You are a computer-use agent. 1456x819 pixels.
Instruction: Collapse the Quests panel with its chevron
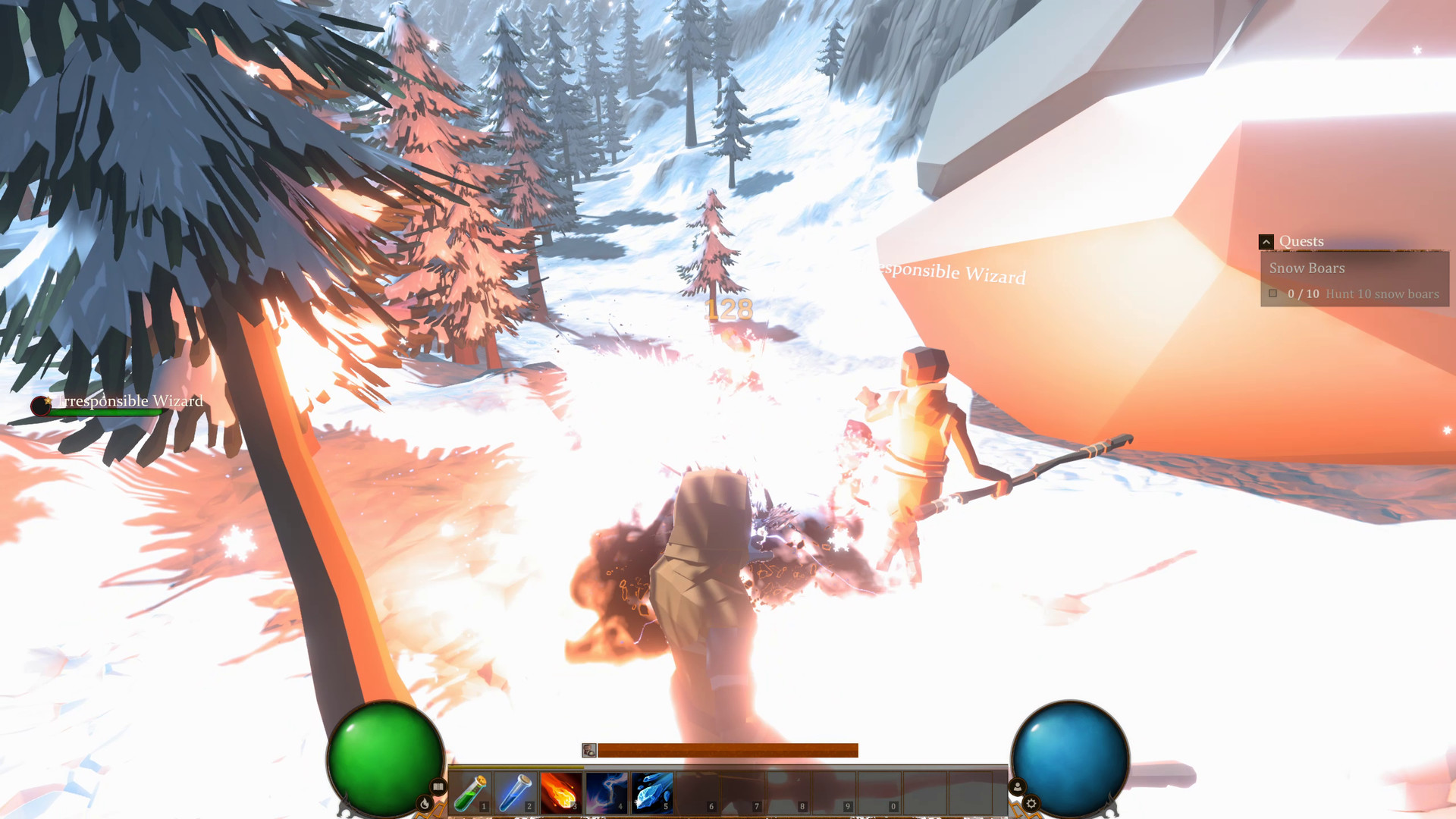point(1266,241)
